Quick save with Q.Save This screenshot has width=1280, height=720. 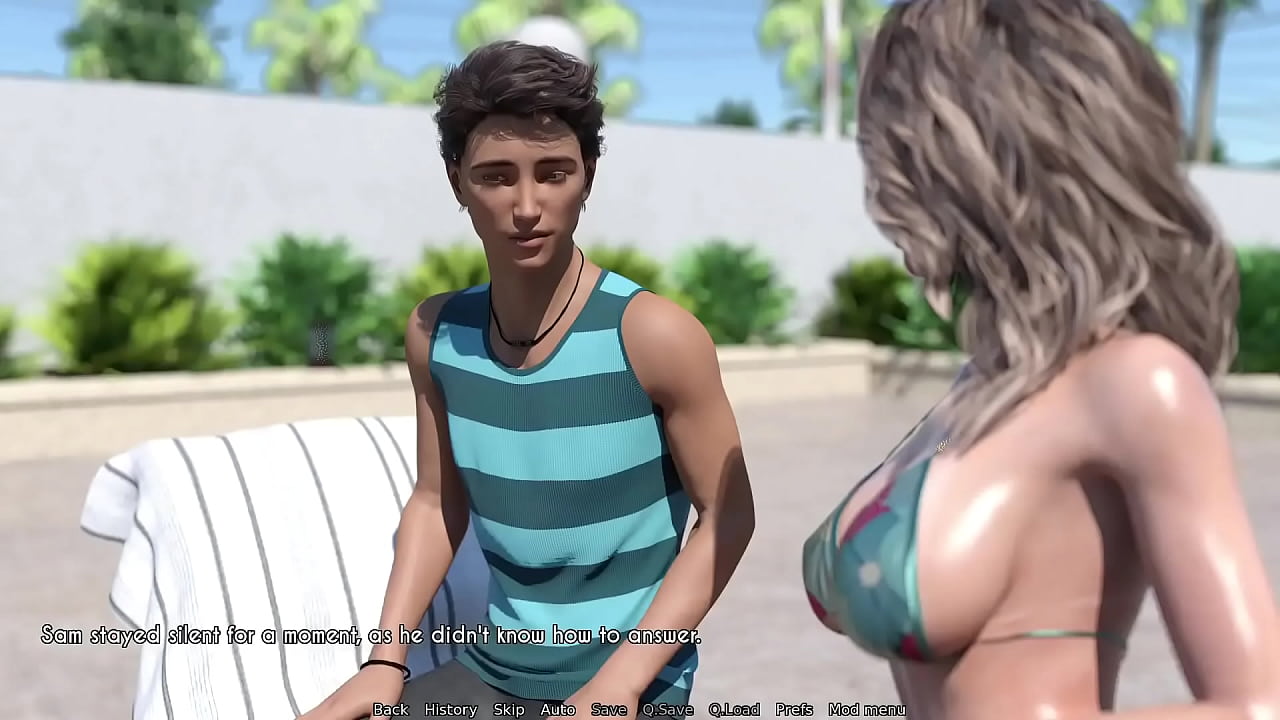(x=667, y=709)
